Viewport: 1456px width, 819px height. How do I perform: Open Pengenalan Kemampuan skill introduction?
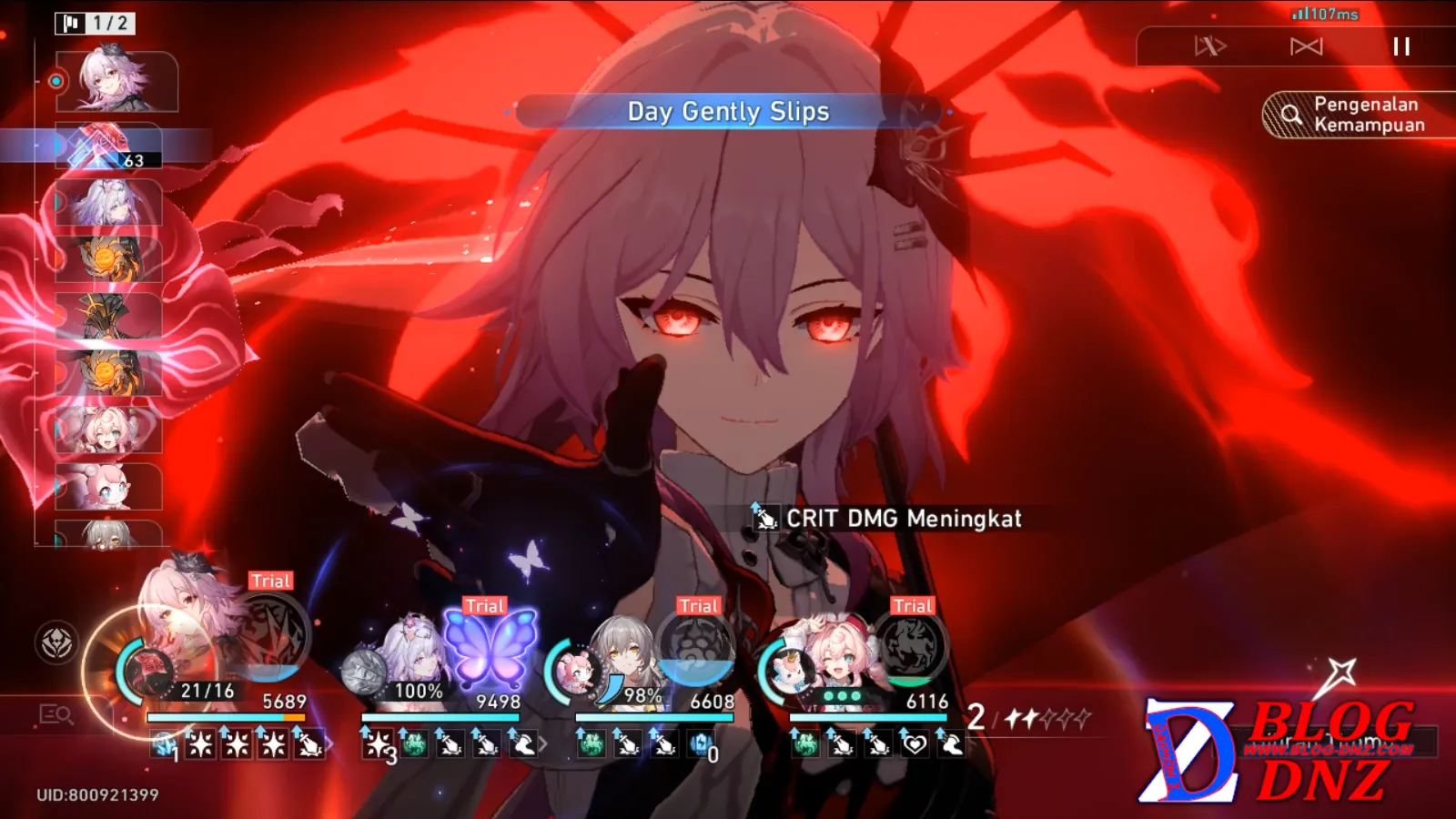coord(1358,115)
